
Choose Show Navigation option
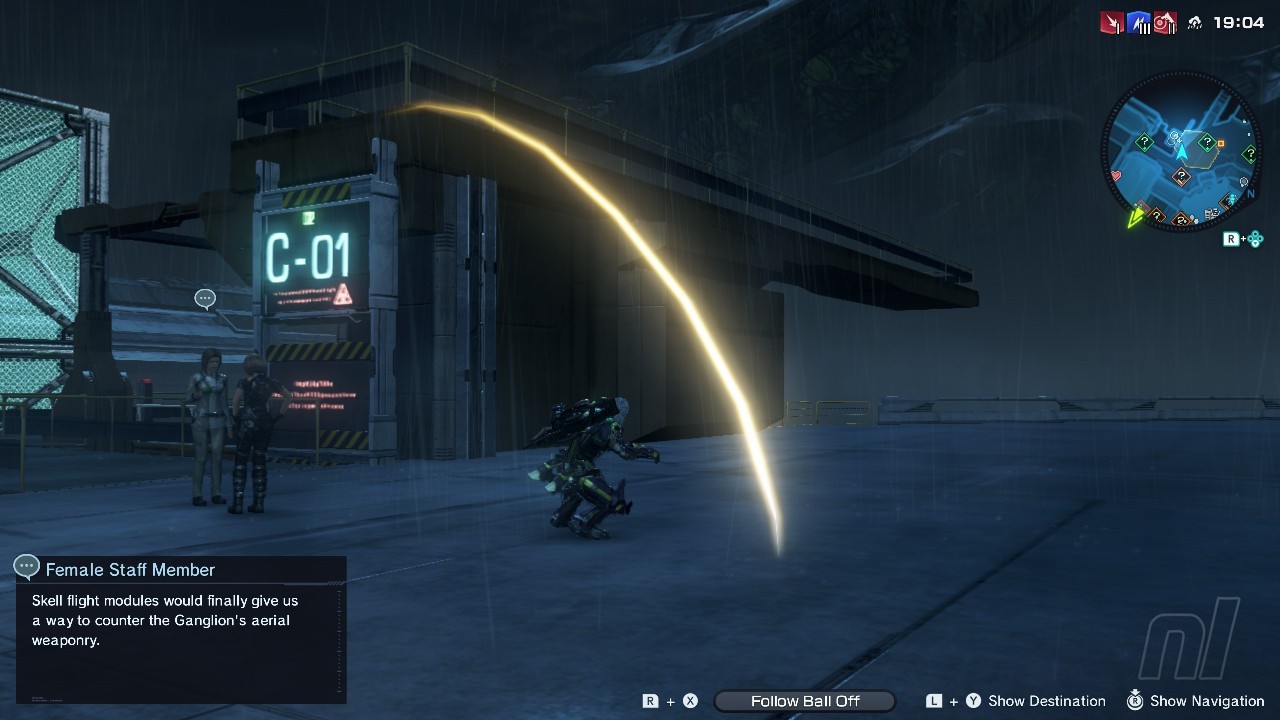point(1206,701)
